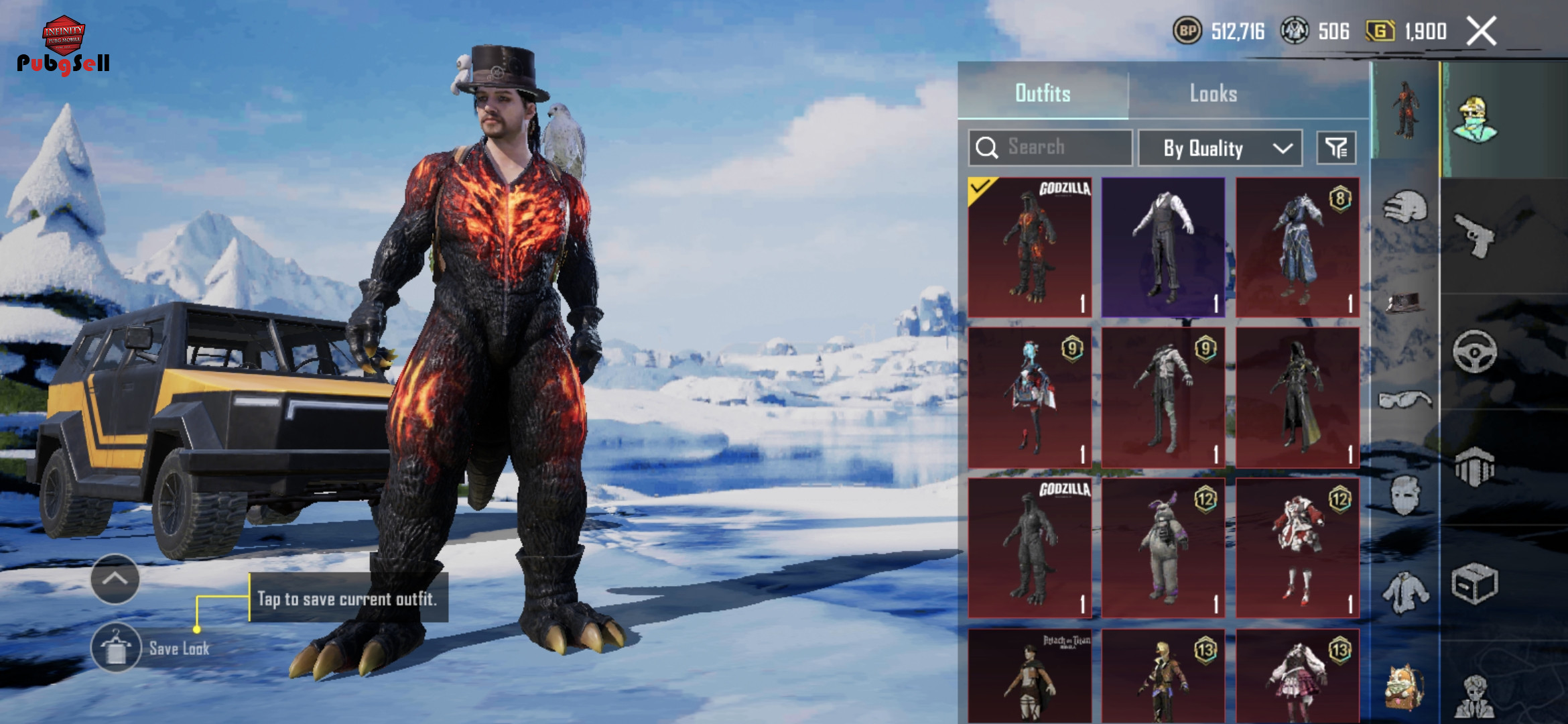Viewport: 1568px width, 724px height.
Task: Choose the grey bunny costume outfit
Action: [x=1163, y=548]
